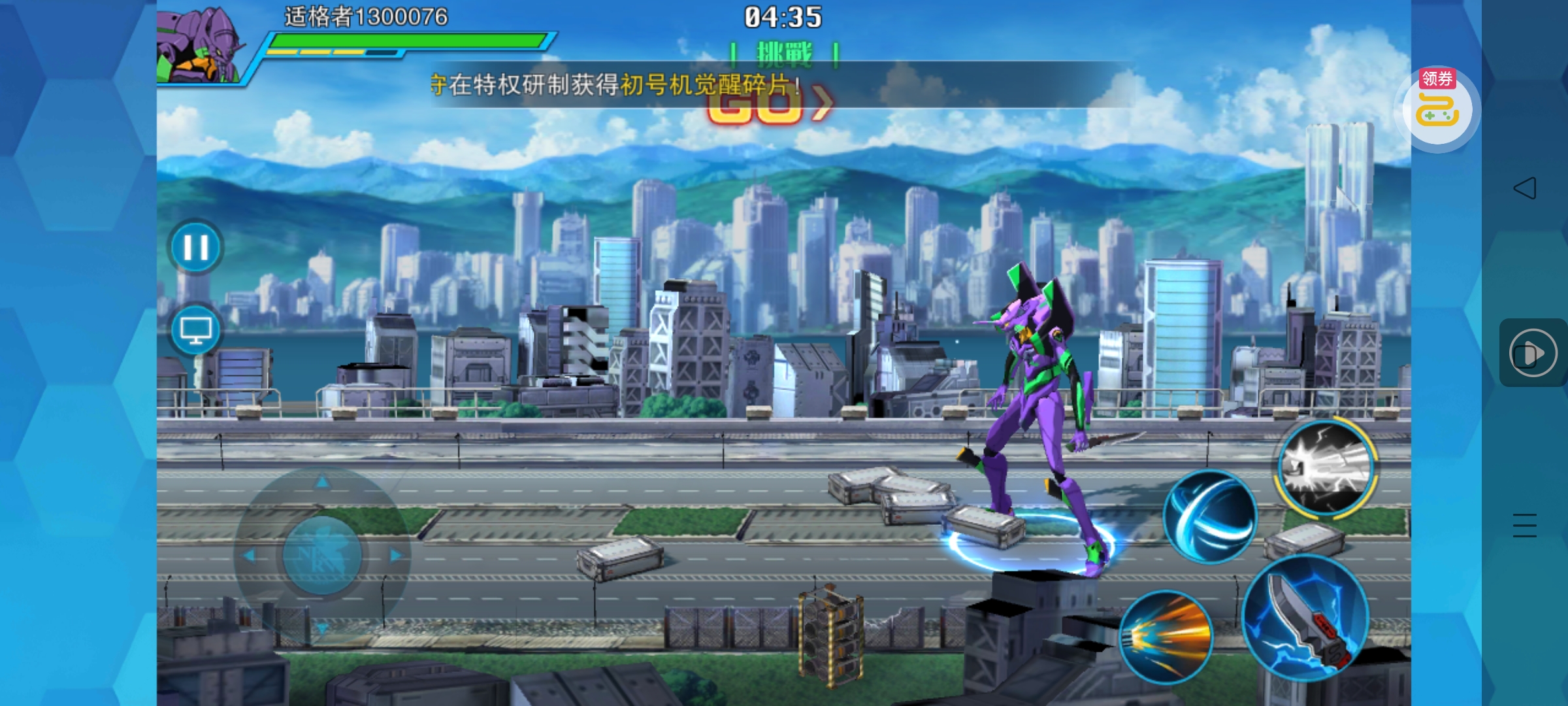Activate the progressive knife attack button
Screen dimensions: 1568x706
pos(1305,618)
